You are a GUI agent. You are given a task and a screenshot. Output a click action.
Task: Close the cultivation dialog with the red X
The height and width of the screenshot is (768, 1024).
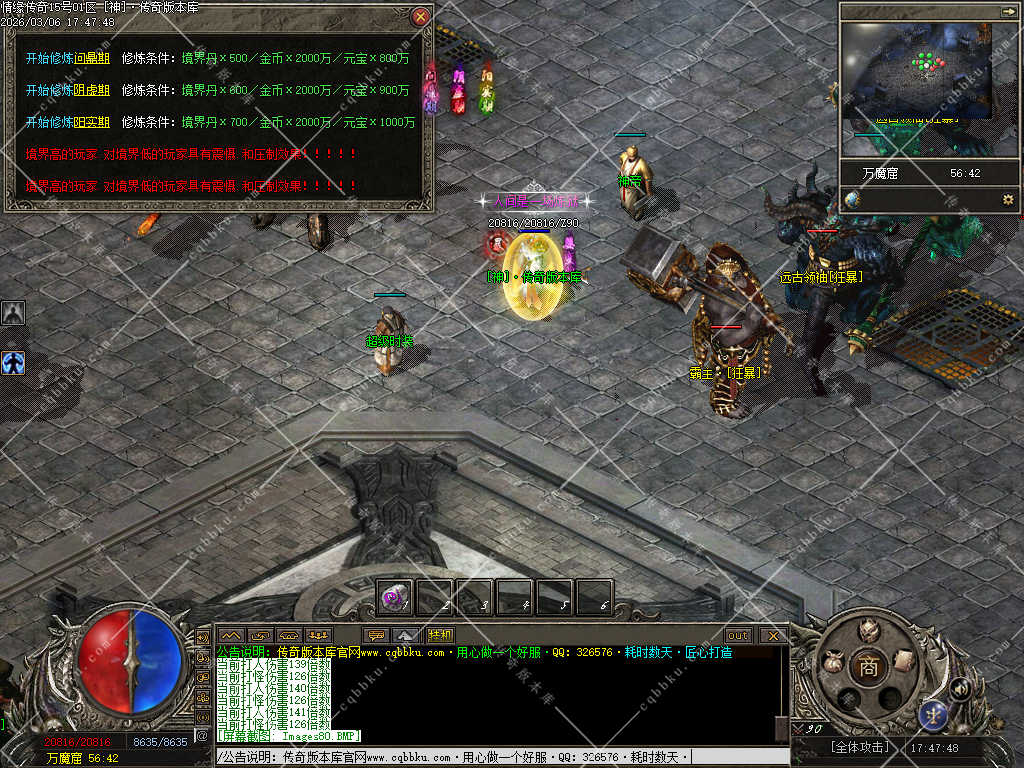pos(421,16)
